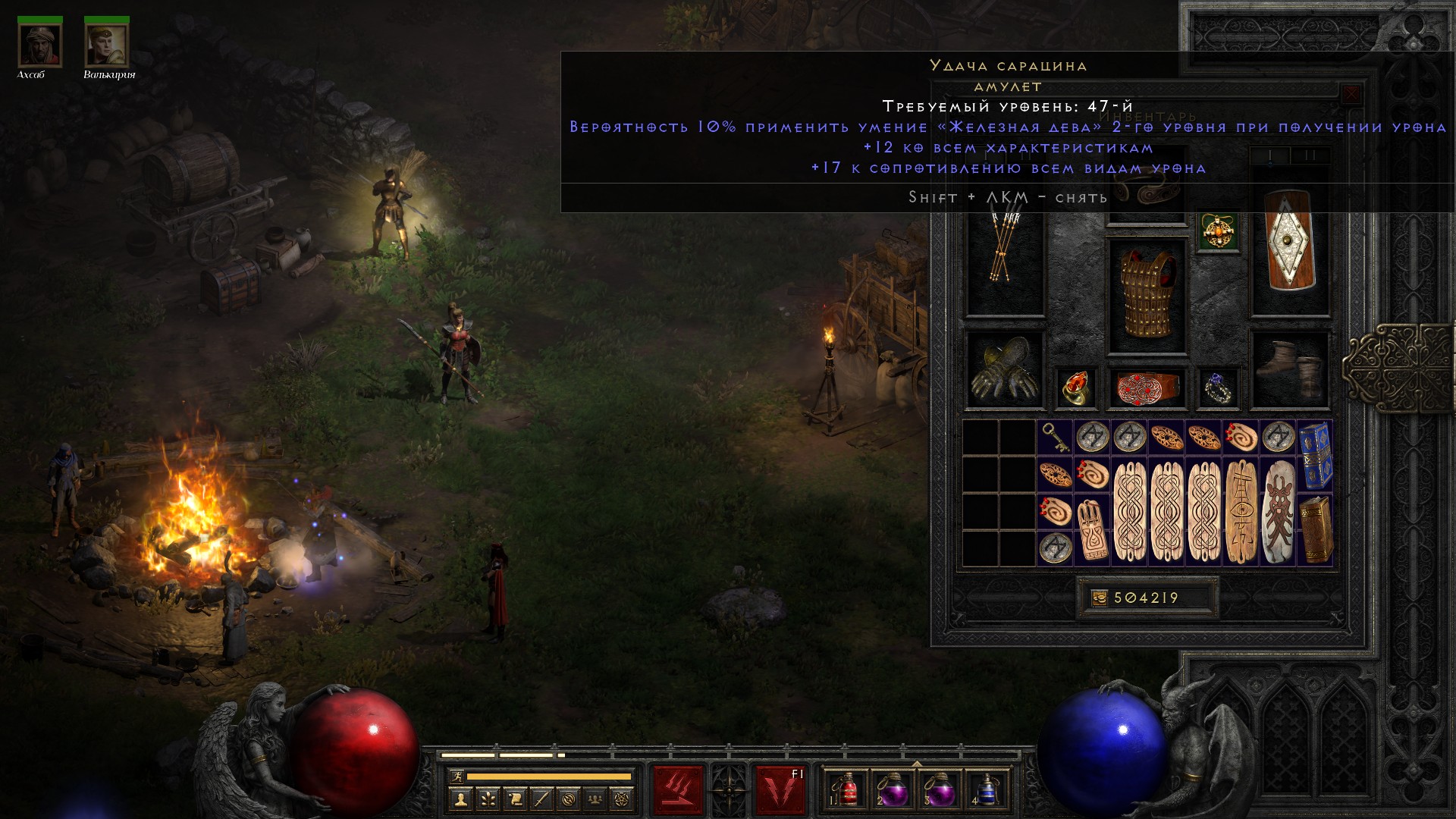Use the blue mana potion in belt slot 4
Screen dimensions: 1456x819
987,789
